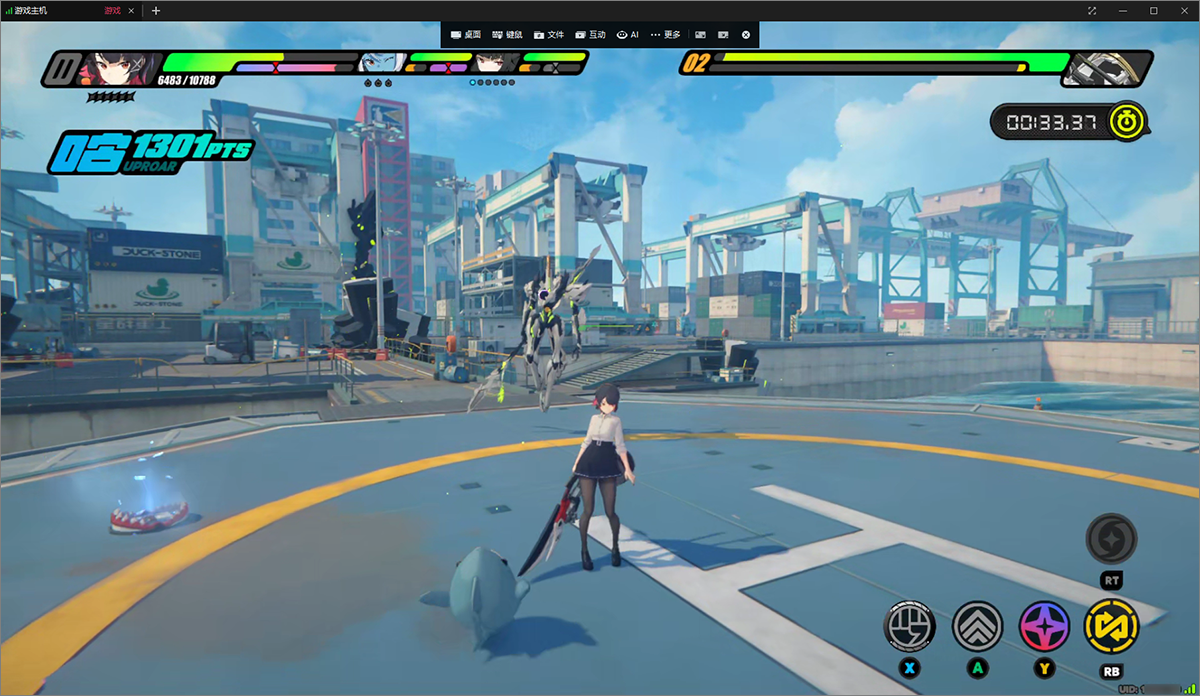Activate the greyed-out ultimate ability icon
The width and height of the screenshot is (1200, 696).
click(x=1111, y=540)
